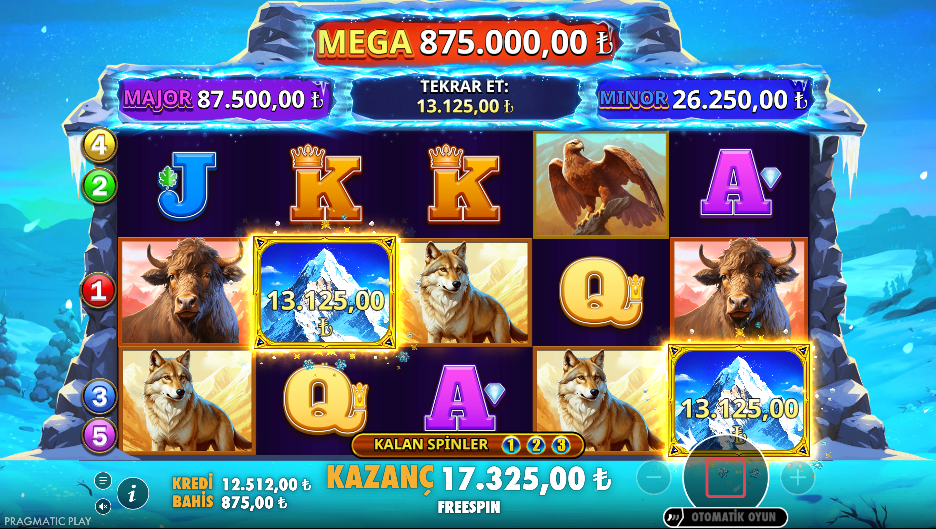Decrease the bet with minus button

tap(653, 478)
